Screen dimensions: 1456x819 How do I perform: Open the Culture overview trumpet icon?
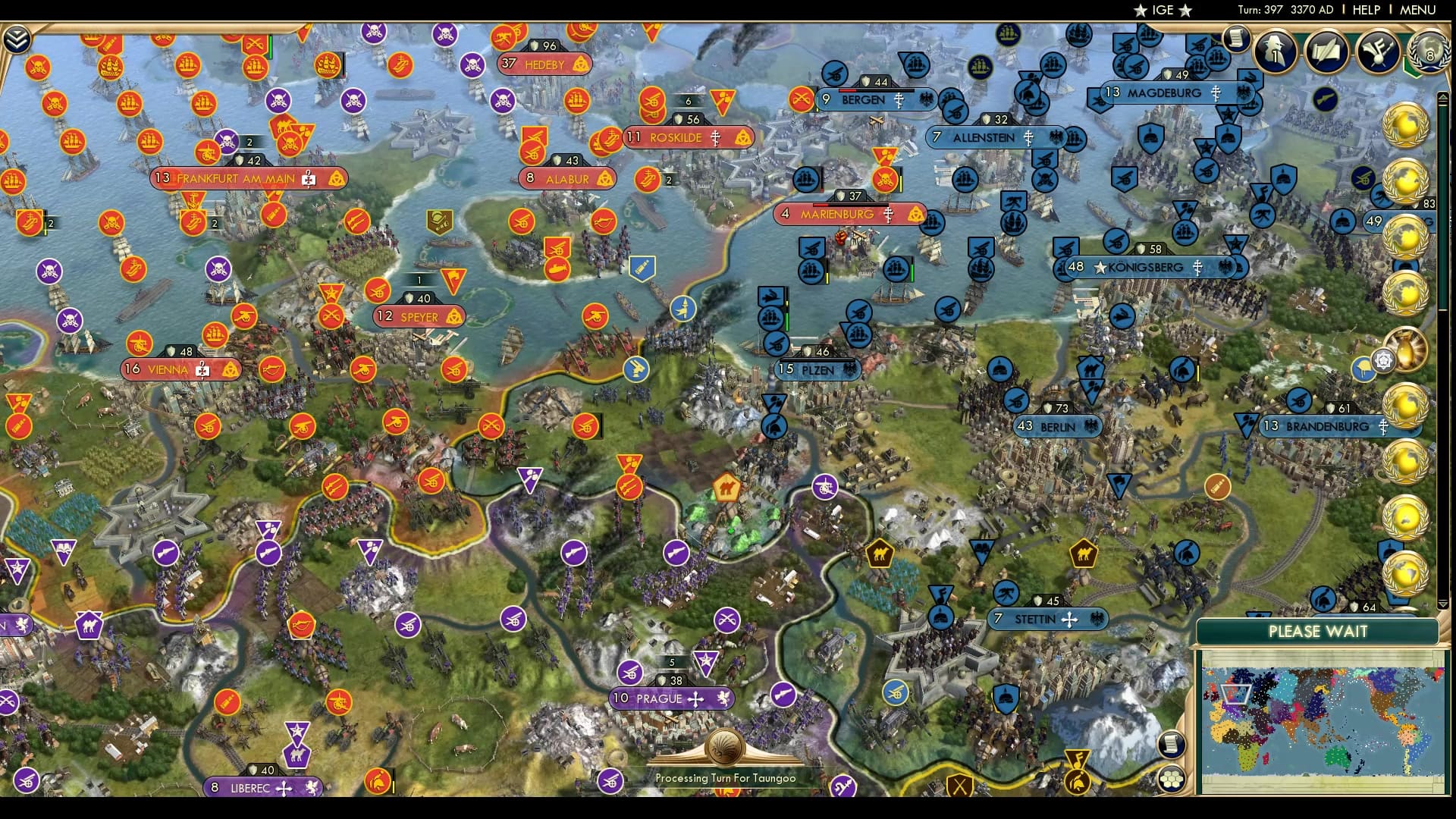pyautogui.click(x=1379, y=52)
